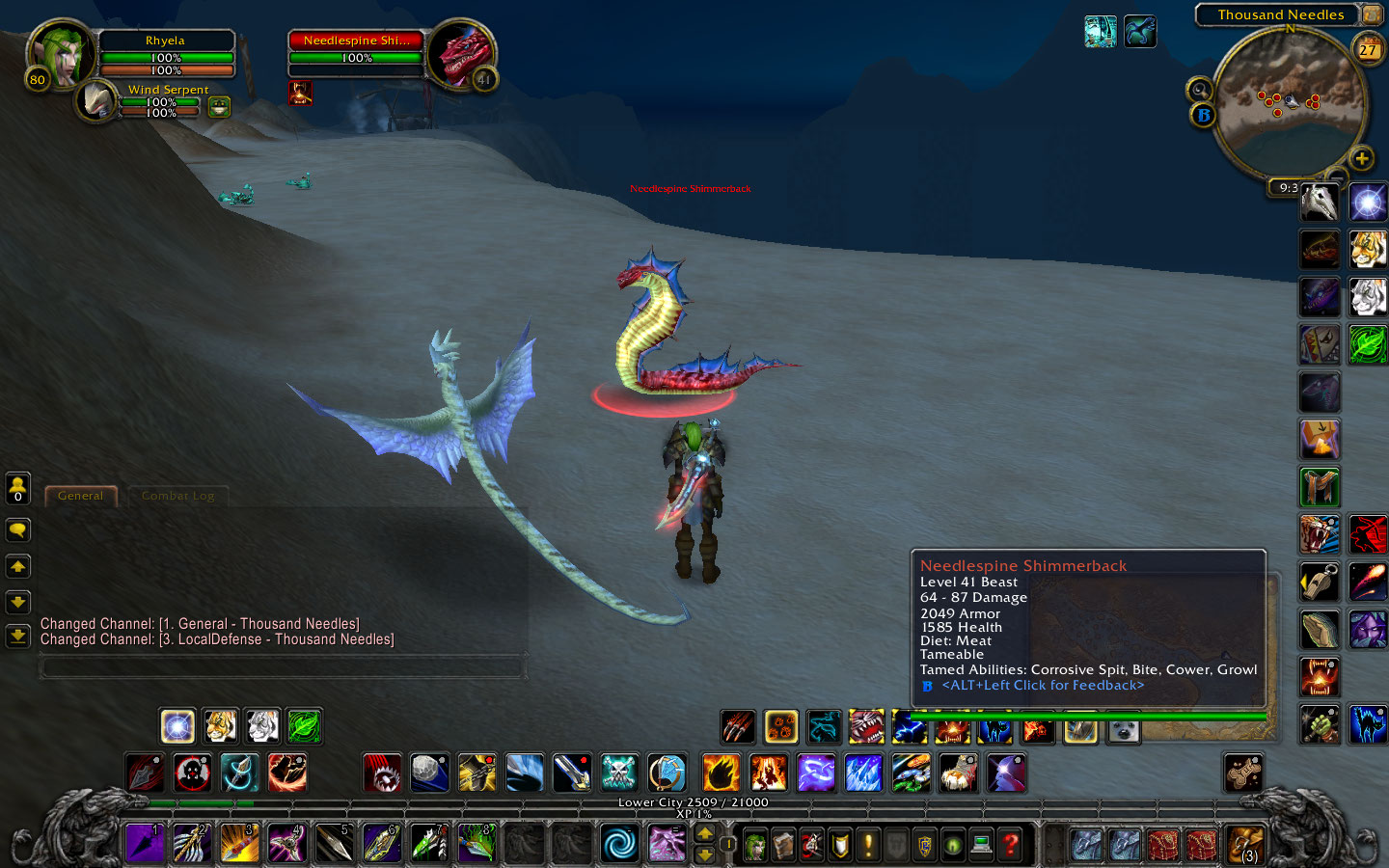1389x868 pixels.
Task: Open the backpack bag slot
Action: tap(1244, 844)
